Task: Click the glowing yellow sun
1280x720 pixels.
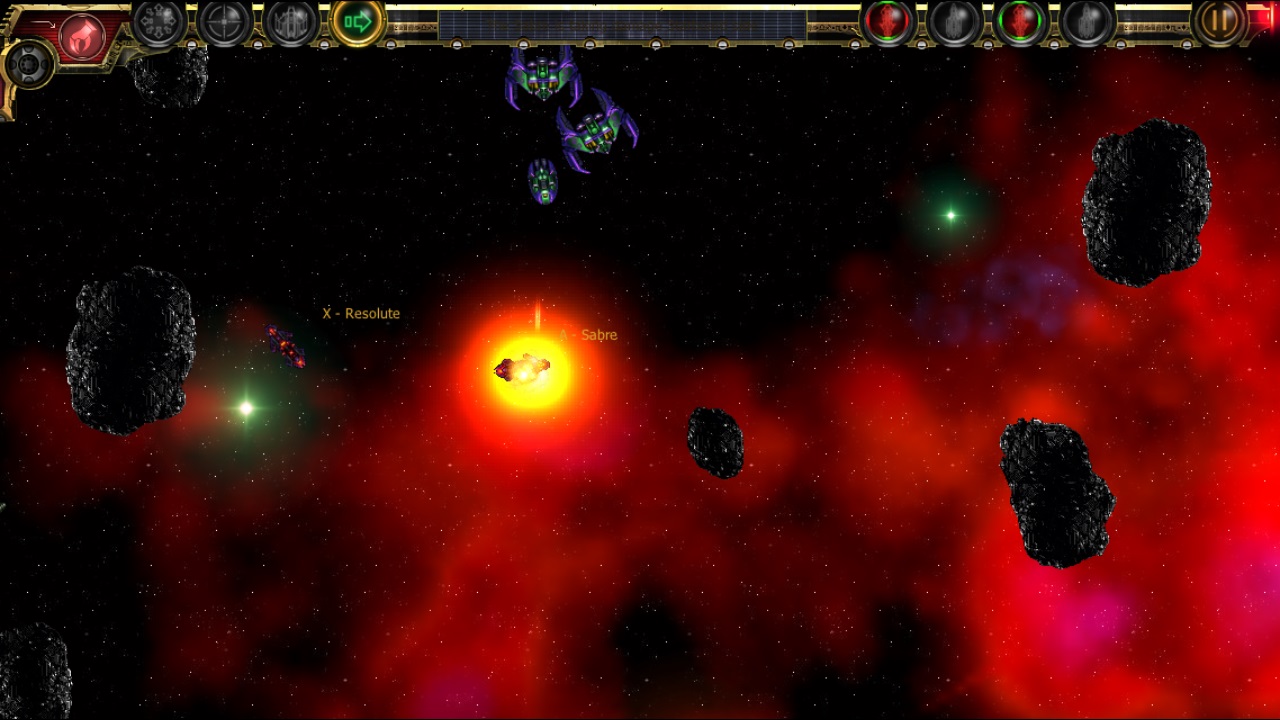Action: coord(525,370)
